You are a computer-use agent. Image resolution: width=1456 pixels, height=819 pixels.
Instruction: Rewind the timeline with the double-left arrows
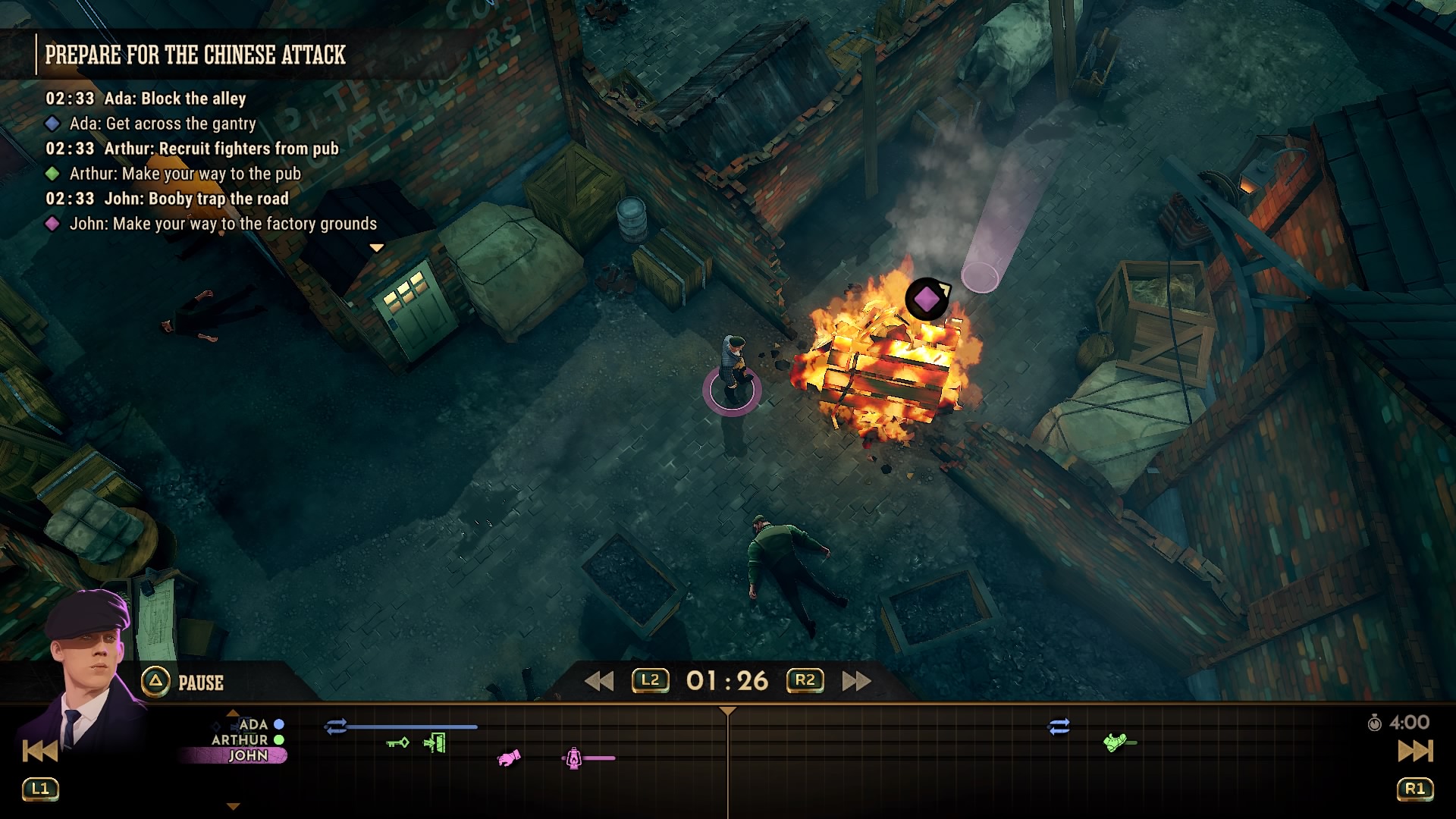coord(598,681)
